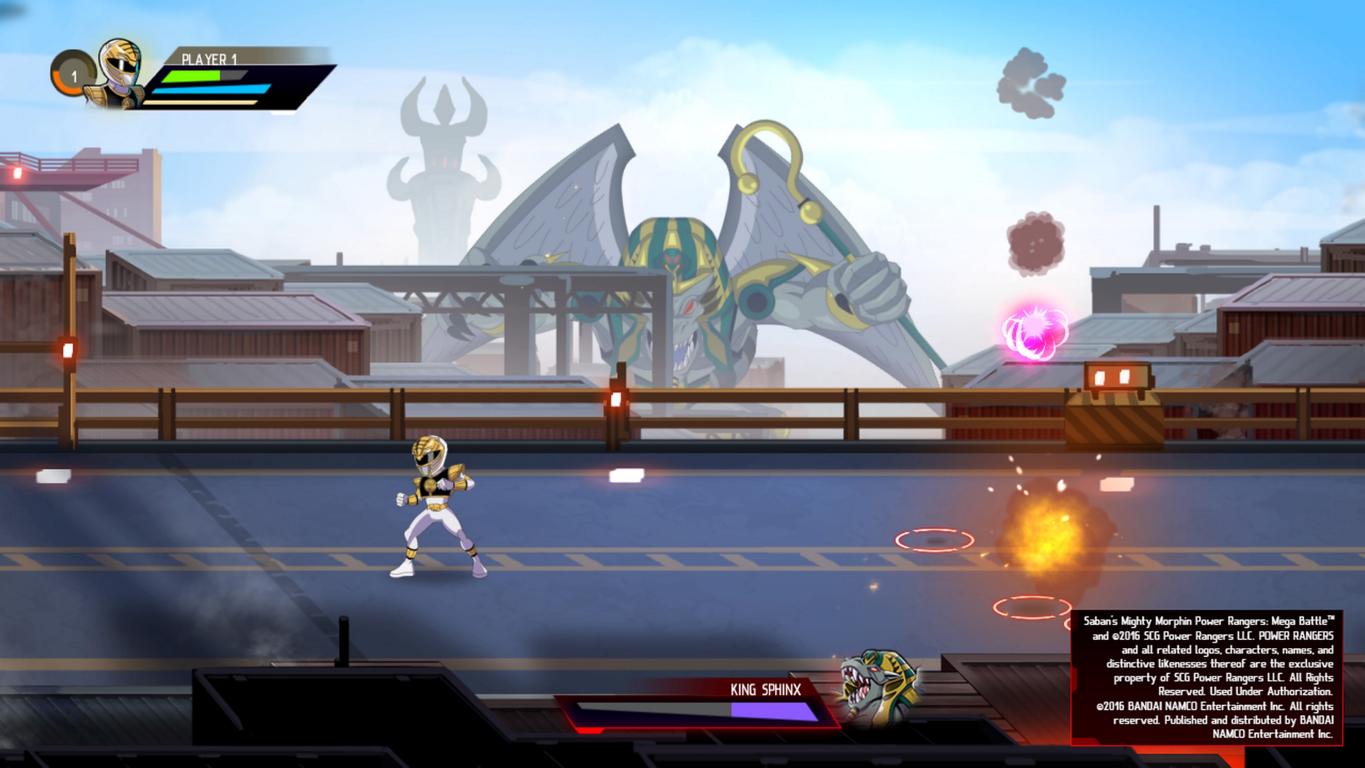Click the White Ranger player portrait
The width and height of the screenshot is (1365, 768).
[x=117, y=73]
